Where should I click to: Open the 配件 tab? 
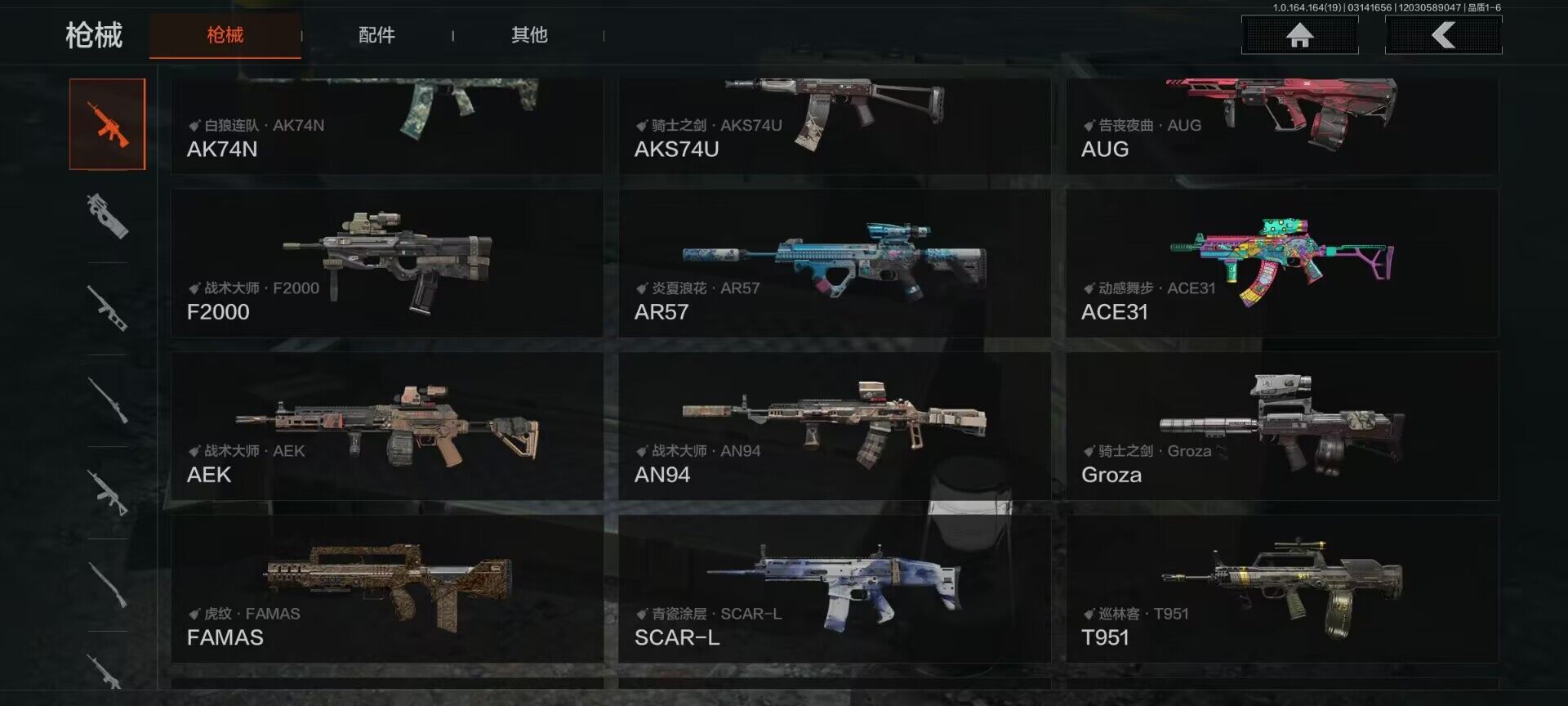376,35
